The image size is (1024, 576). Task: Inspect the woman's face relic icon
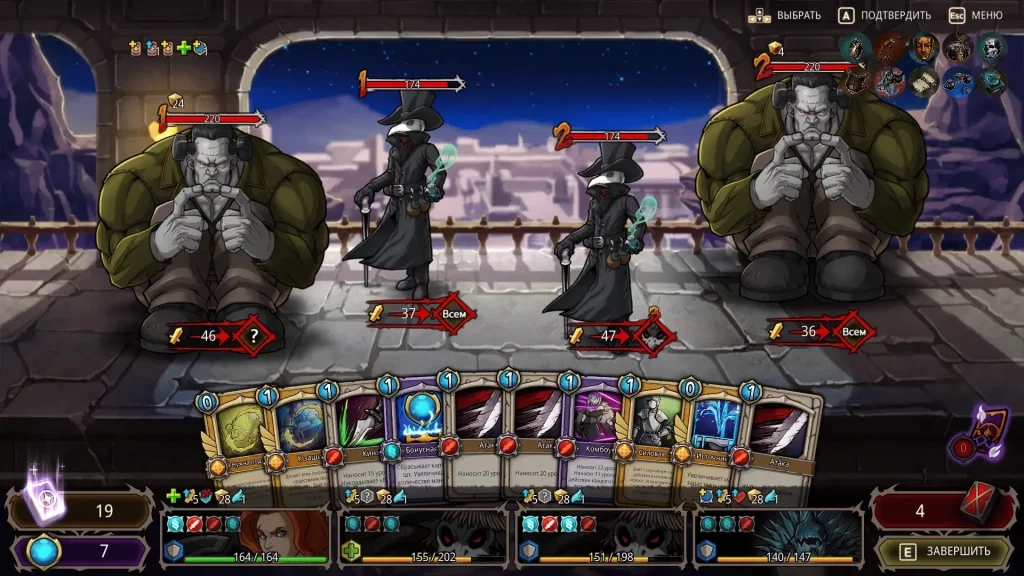924,46
